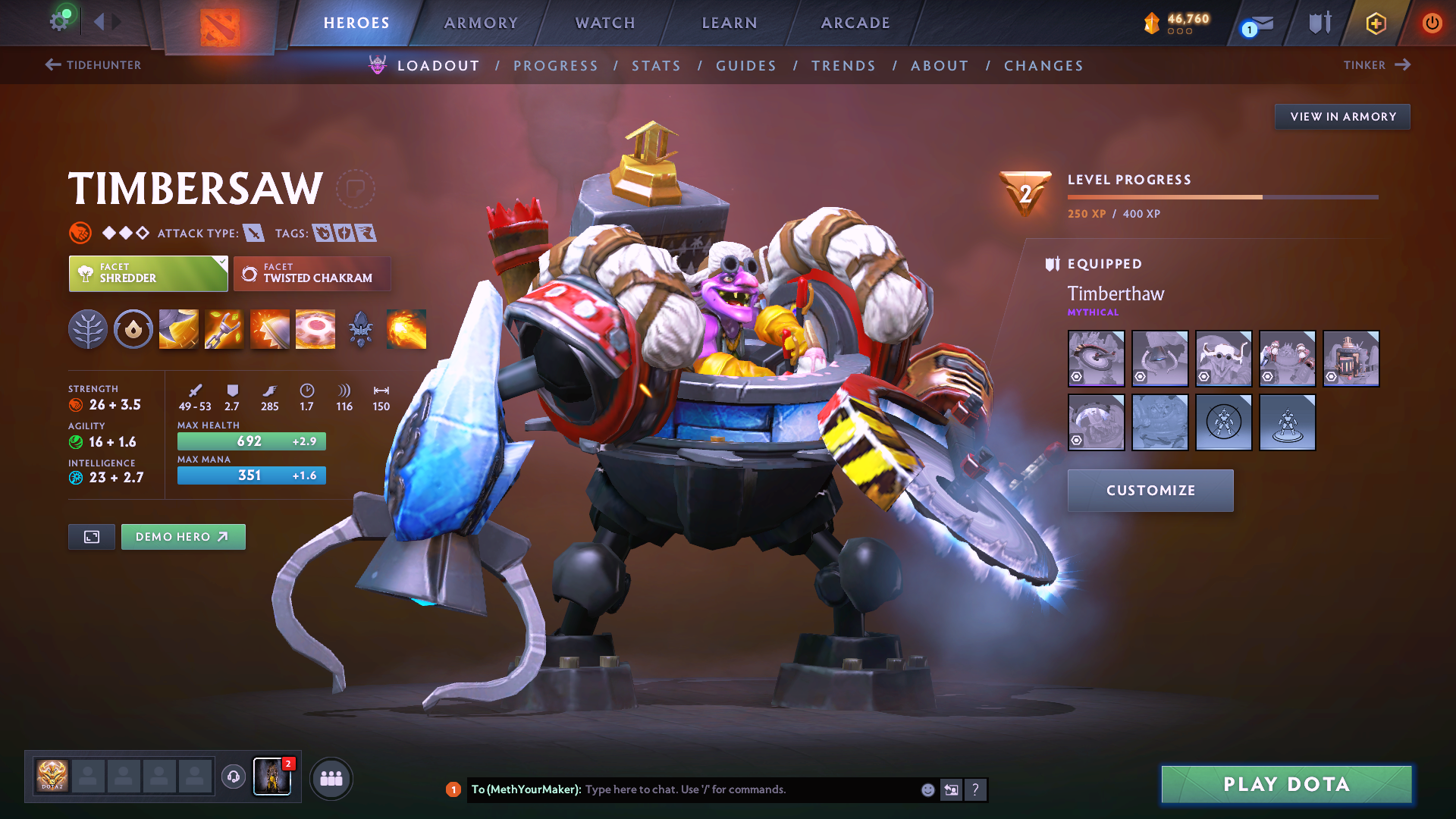Click View in Armory

[1342, 117]
